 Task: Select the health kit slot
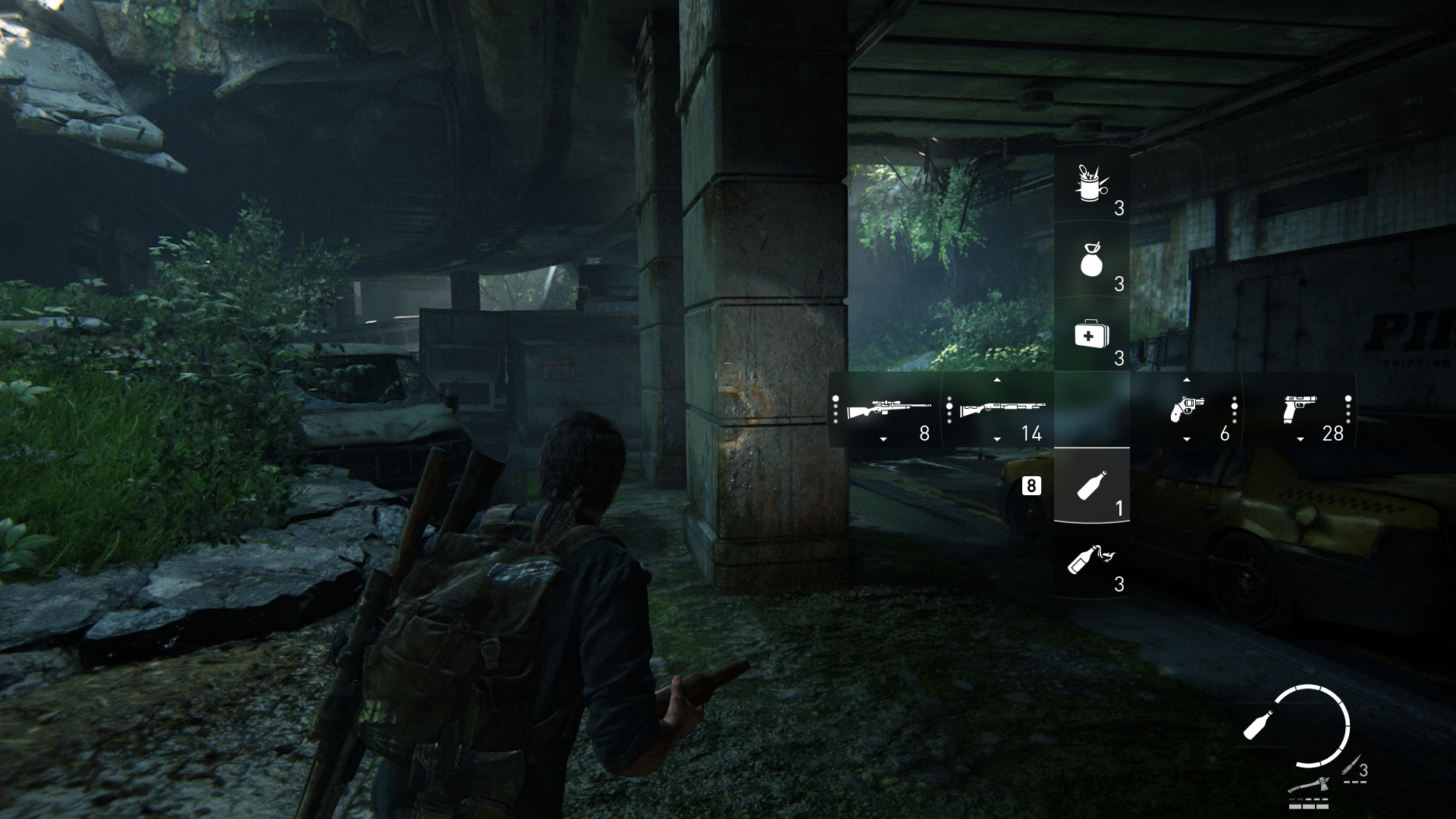pos(1091,335)
